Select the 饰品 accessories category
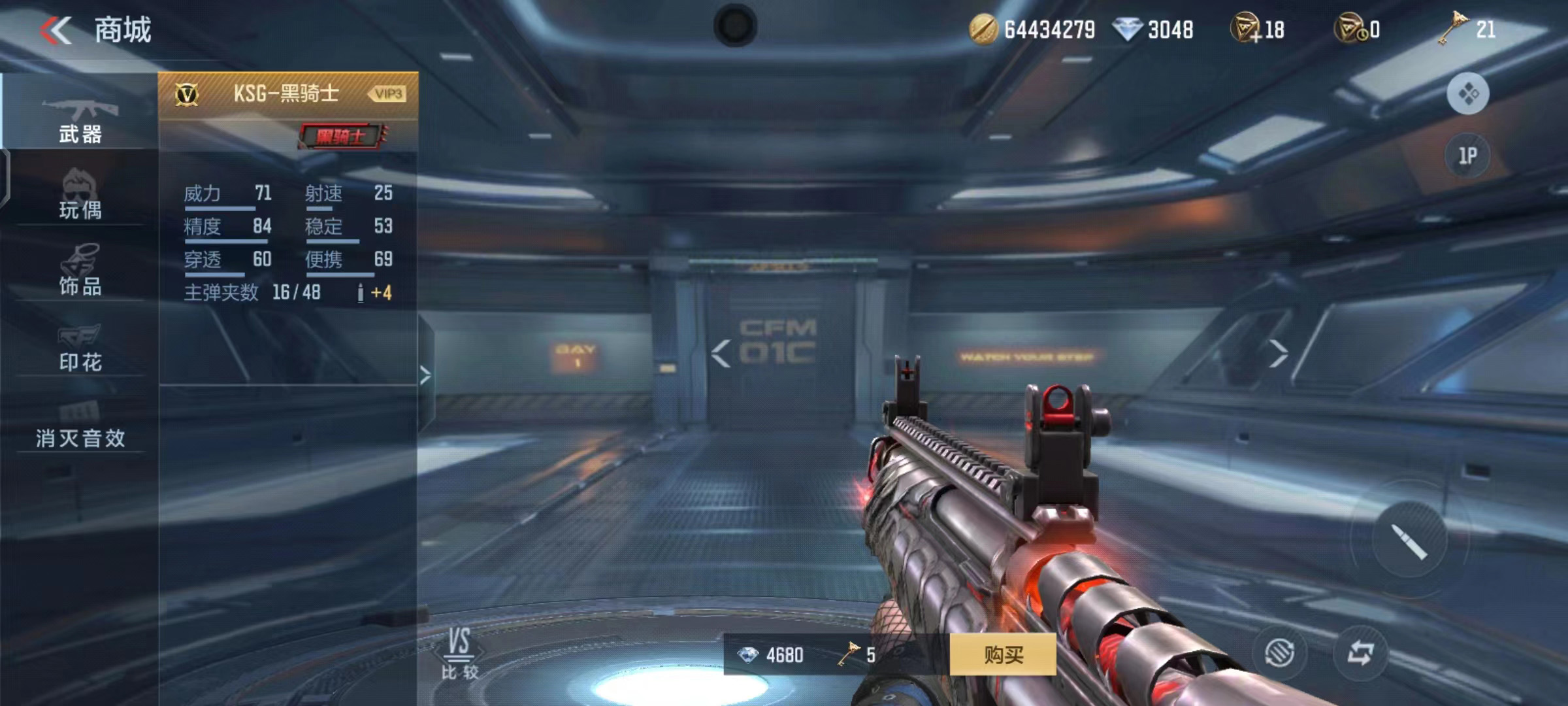This screenshot has width=1568, height=706. point(80,271)
